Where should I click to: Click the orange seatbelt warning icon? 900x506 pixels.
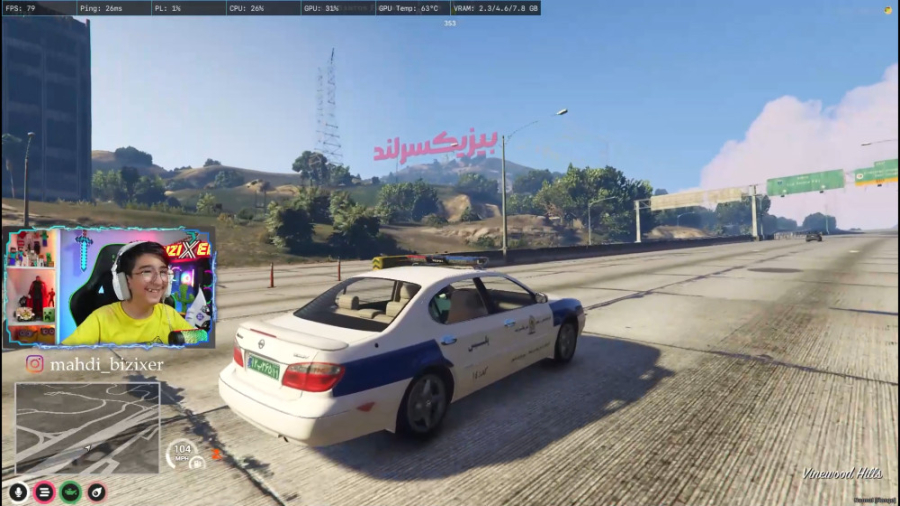(x=216, y=454)
